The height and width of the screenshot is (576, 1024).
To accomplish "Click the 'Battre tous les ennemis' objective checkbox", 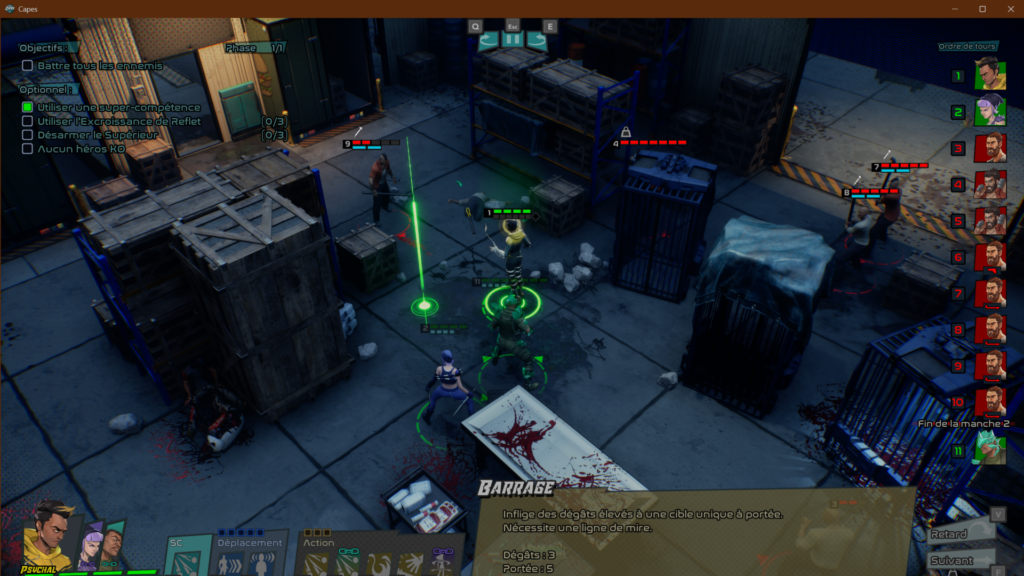I will point(28,66).
